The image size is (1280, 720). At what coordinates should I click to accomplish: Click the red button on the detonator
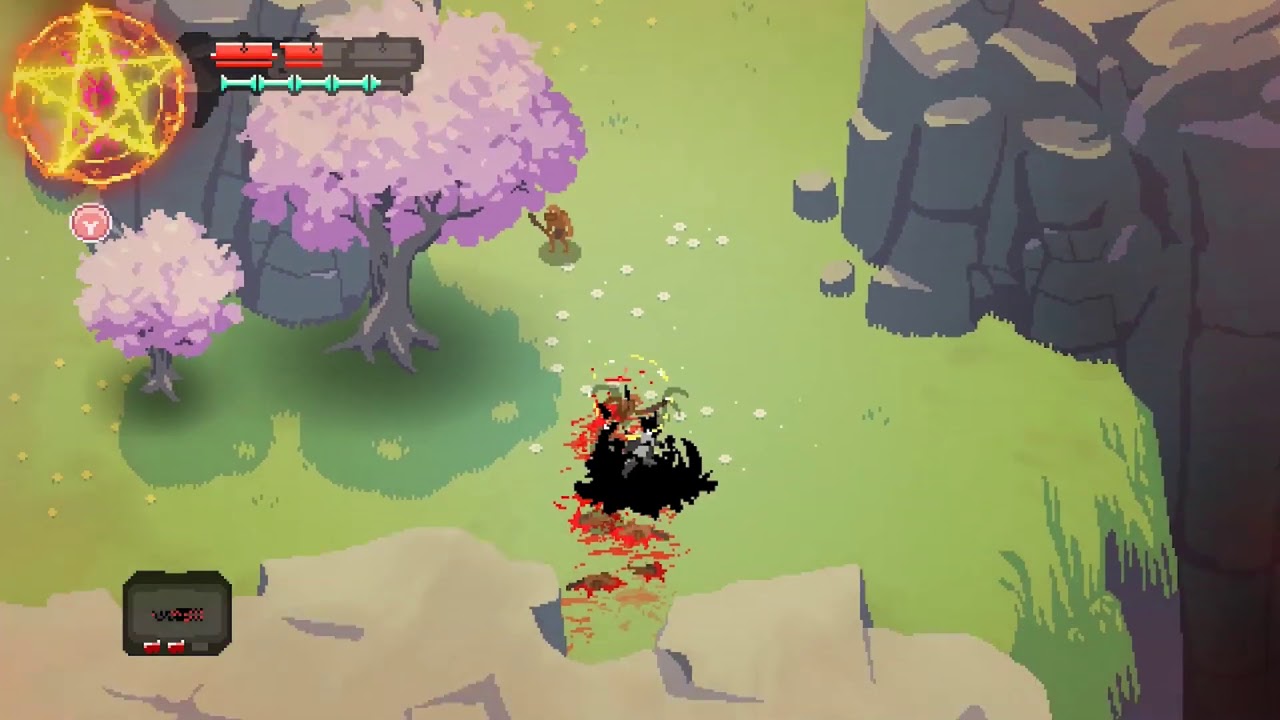[x=152, y=645]
